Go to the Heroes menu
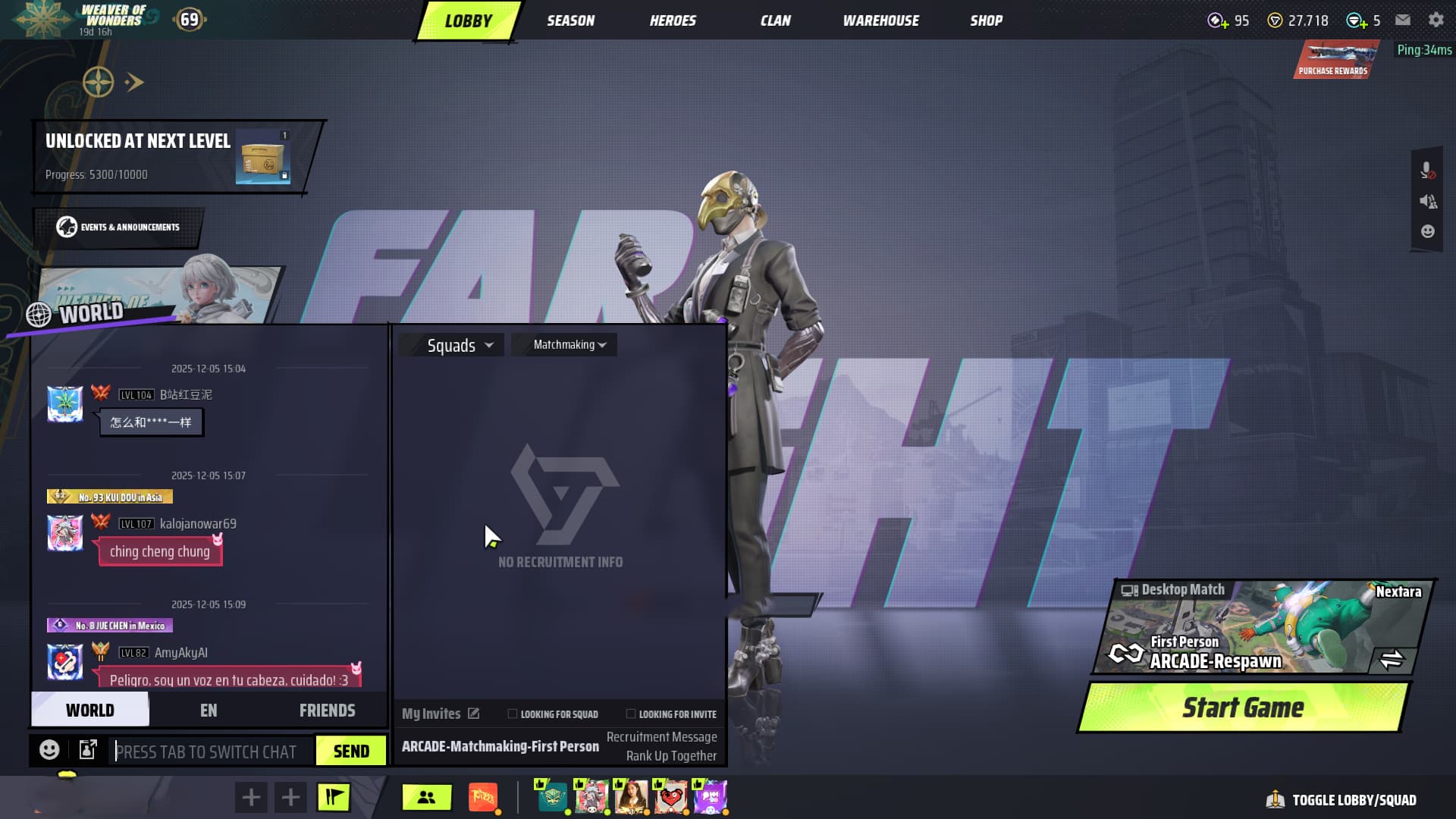This screenshot has width=1456, height=819. pos(673,20)
